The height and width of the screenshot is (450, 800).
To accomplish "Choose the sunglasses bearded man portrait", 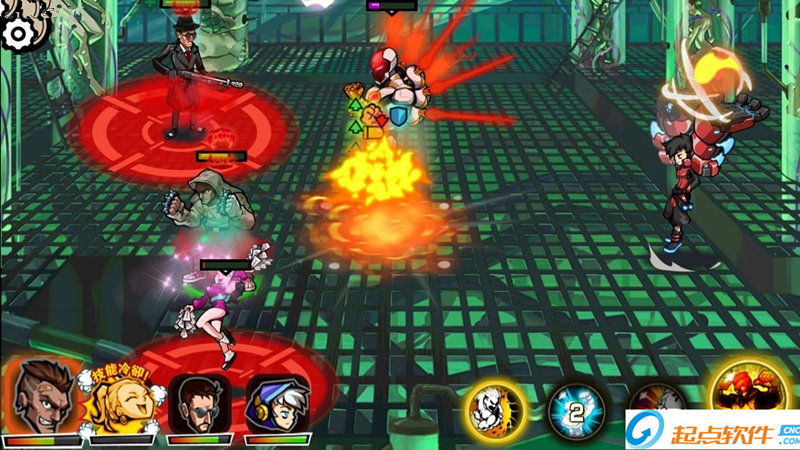I will coord(199,404).
